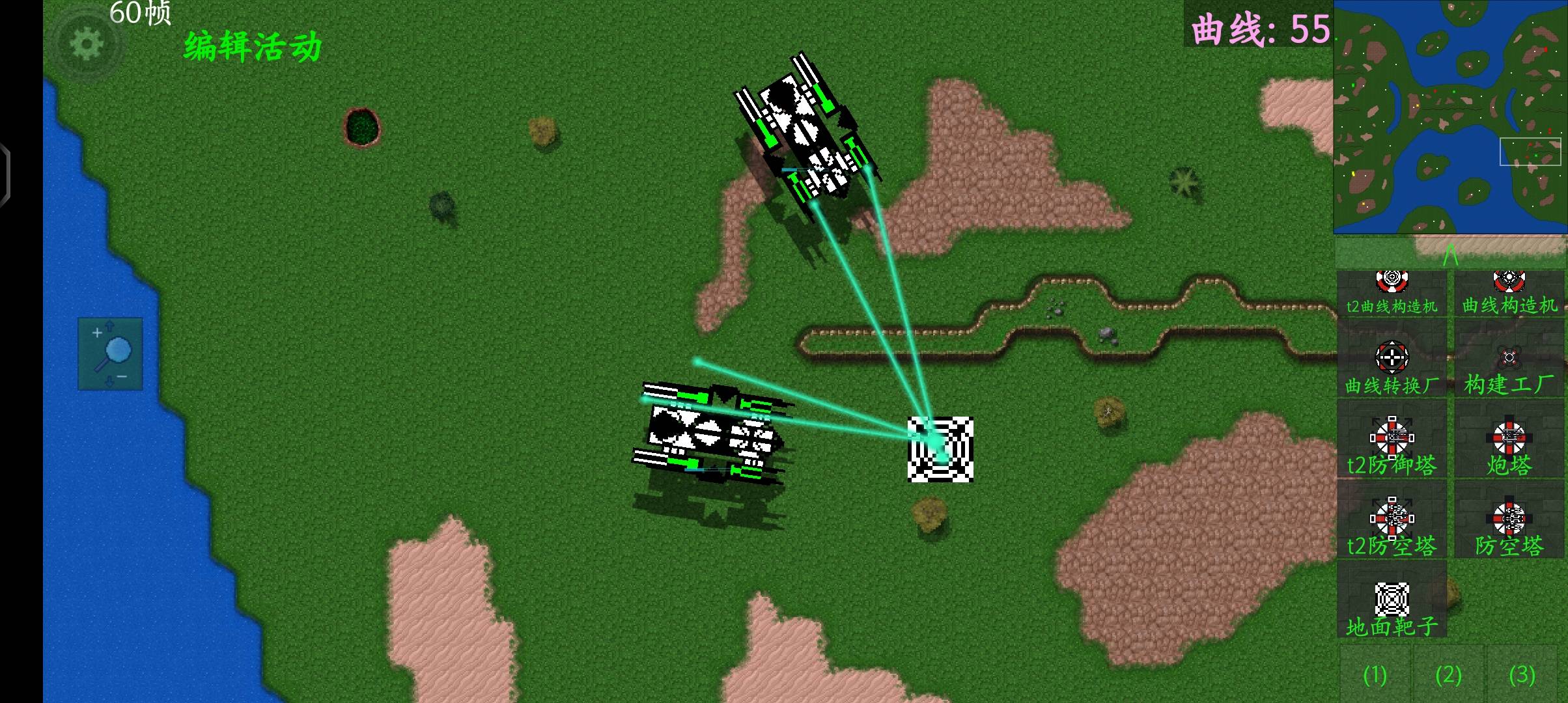Select the 防空塔 anti-air tower
This screenshot has width=1568, height=703.
(1509, 527)
